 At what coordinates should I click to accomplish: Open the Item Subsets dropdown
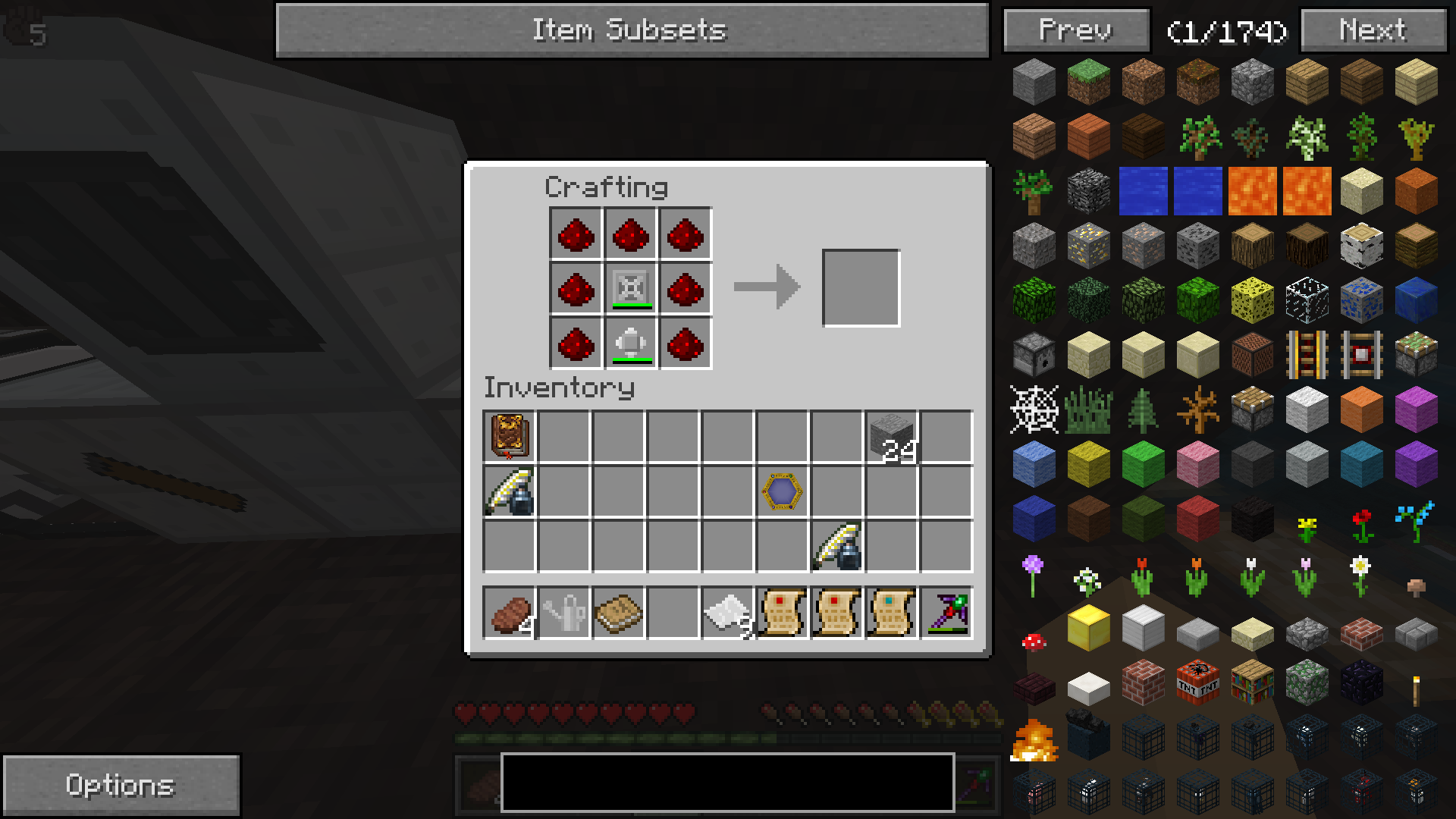click(632, 30)
